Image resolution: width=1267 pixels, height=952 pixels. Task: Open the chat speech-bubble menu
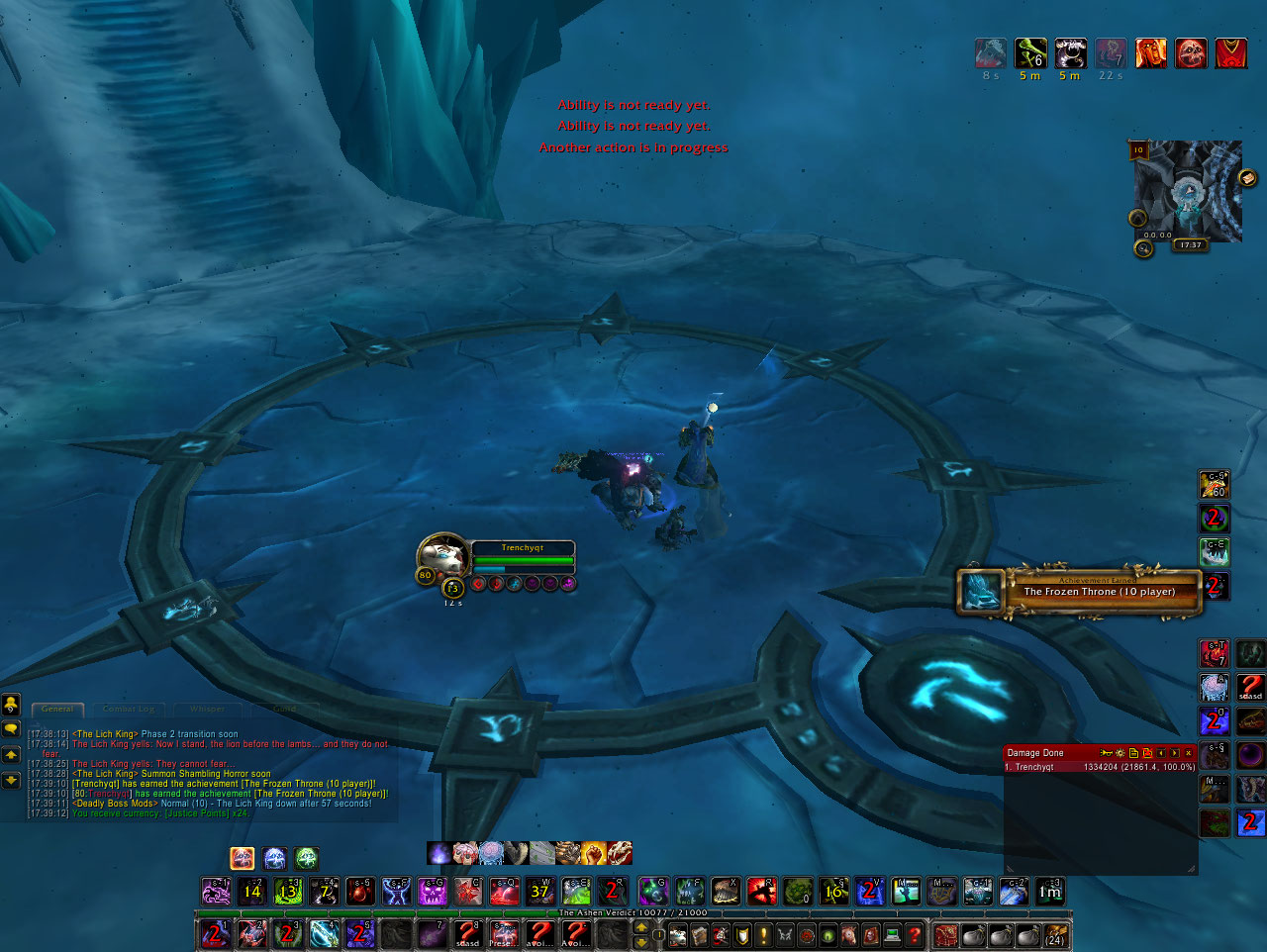click(11, 729)
